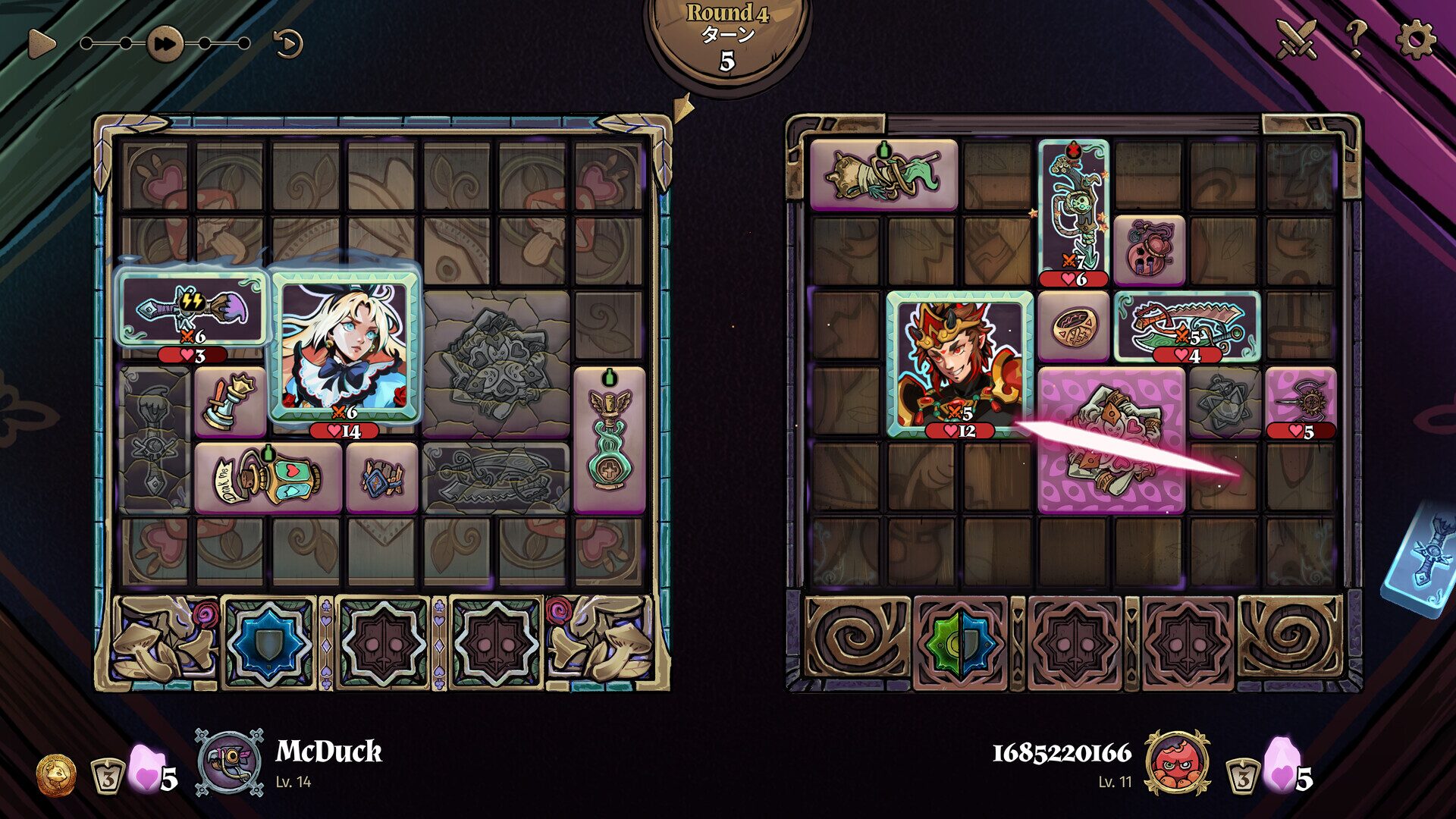This screenshot has height=819, width=1456.
Task: View McDuck's player avatar
Action: [x=228, y=762]
